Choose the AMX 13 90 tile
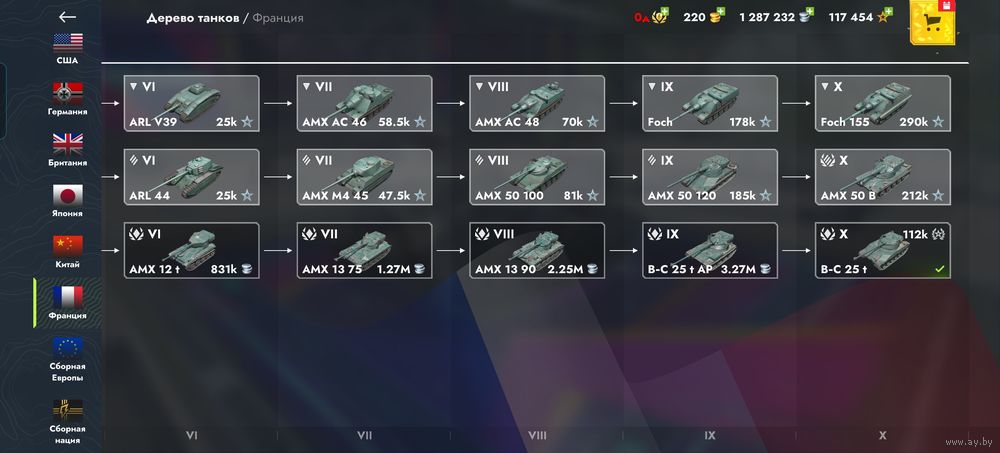The width and height of the screenshot is (1000, 453). click(x=537, y=251)
